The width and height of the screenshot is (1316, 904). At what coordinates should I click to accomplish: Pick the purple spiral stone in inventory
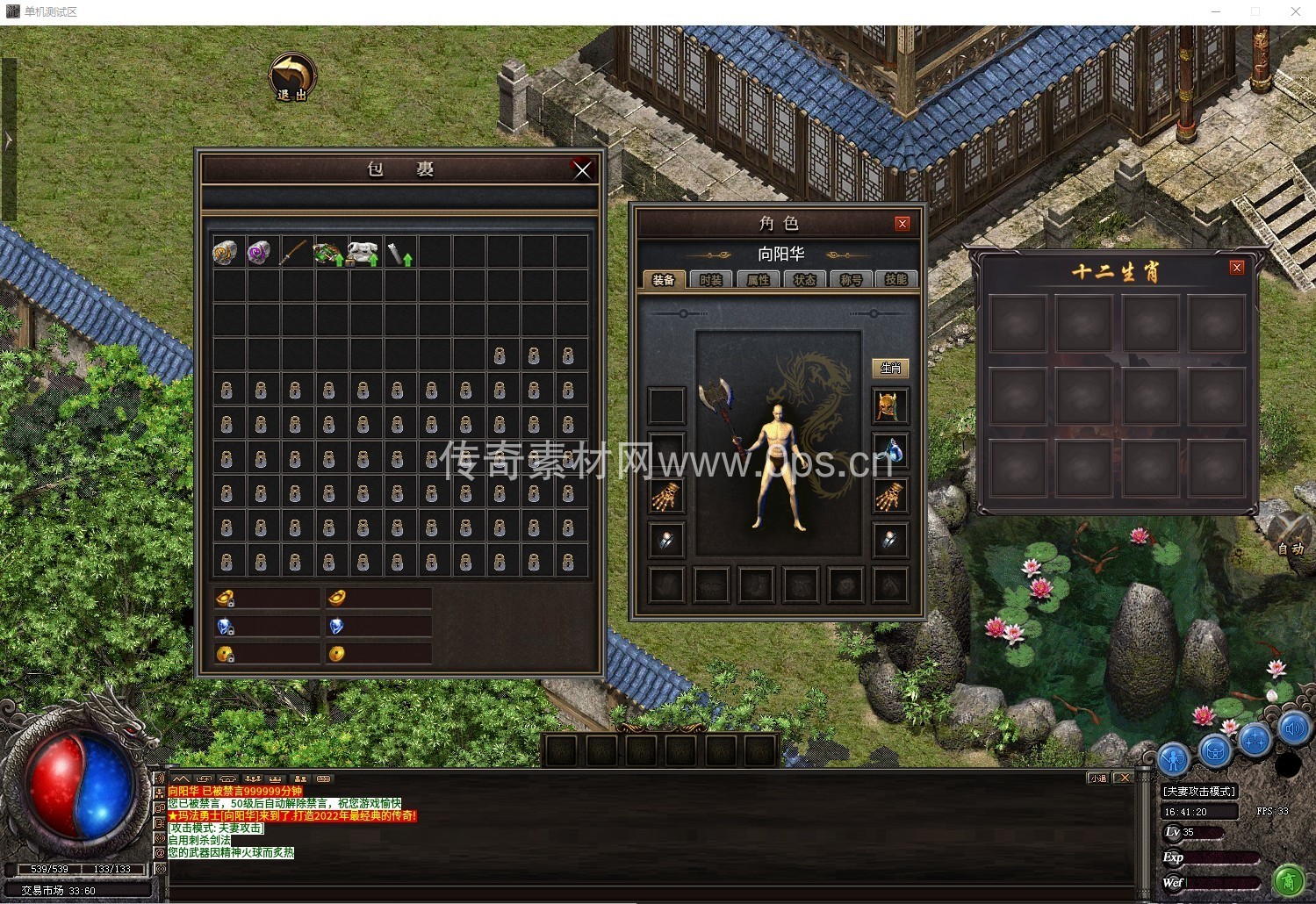tap(260, 253)
